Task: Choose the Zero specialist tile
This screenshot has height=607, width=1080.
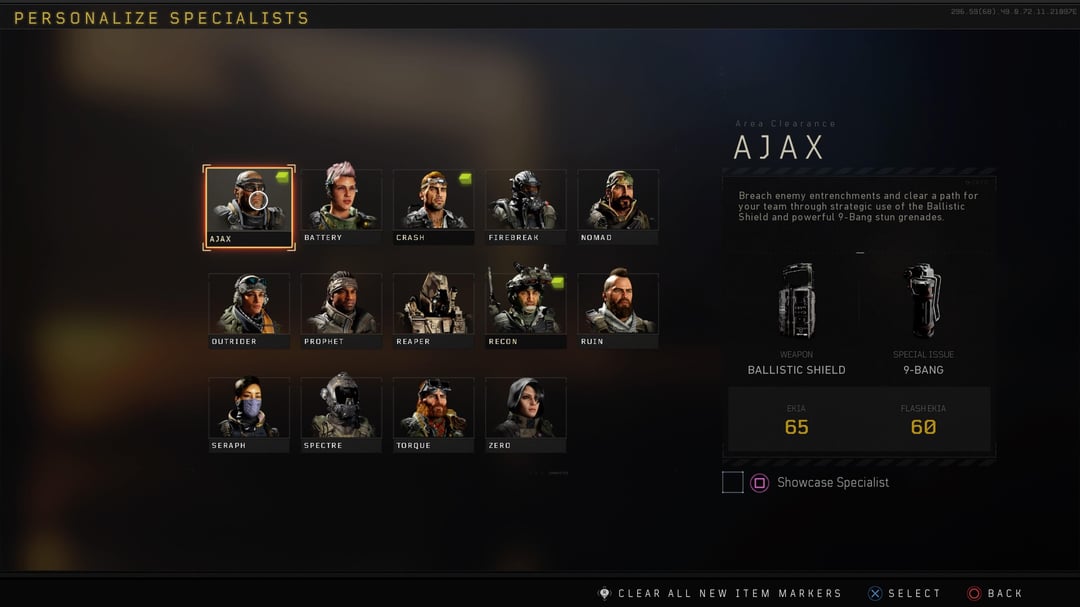Action: point(526,411)
